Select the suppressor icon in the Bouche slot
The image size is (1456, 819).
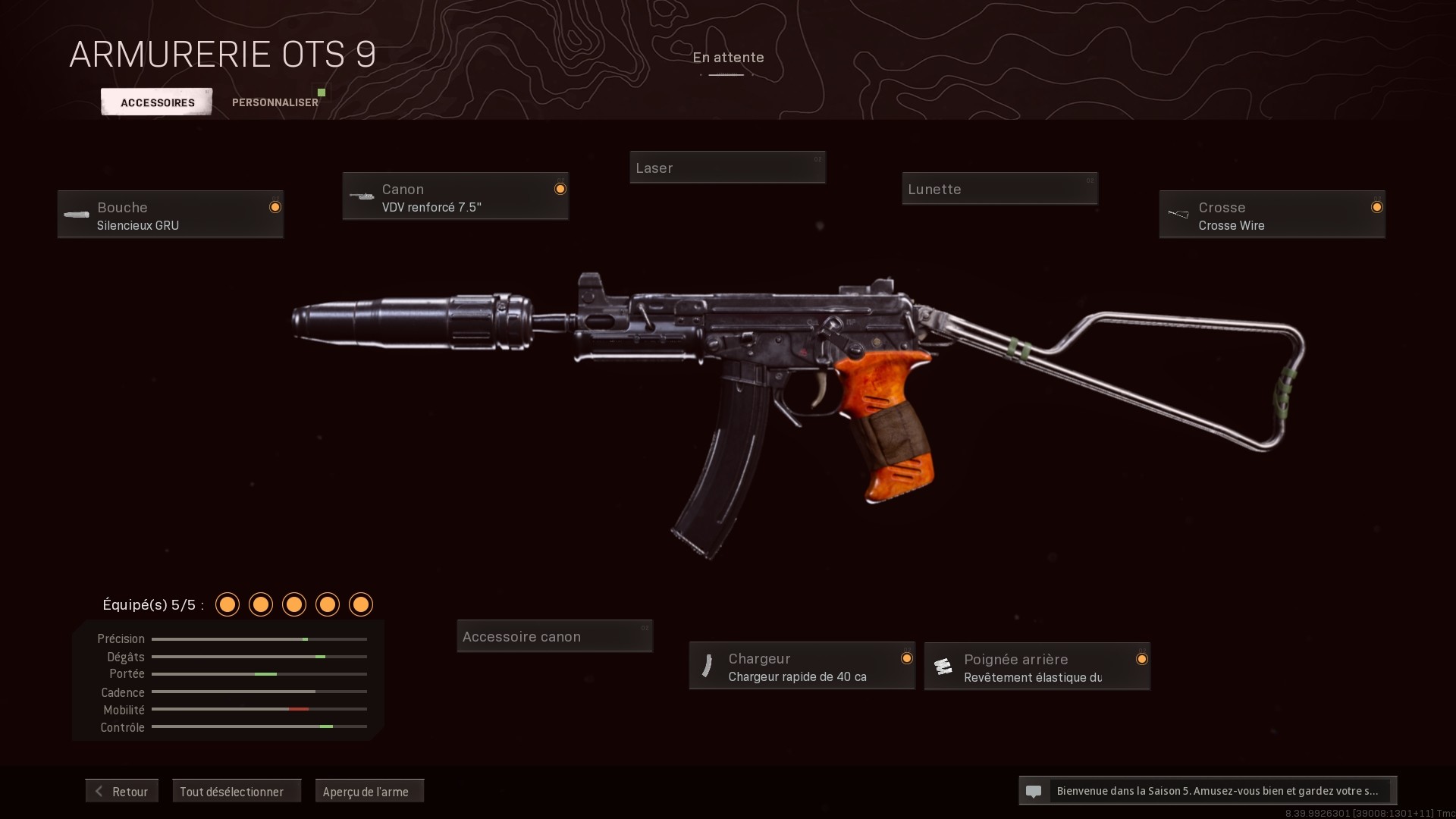pos(76,215)
